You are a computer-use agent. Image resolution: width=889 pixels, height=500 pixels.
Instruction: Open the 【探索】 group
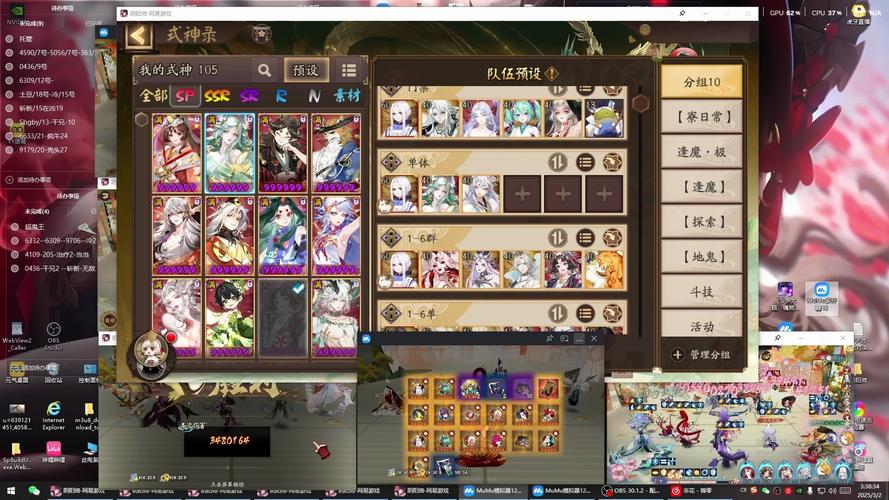(701, 221)
